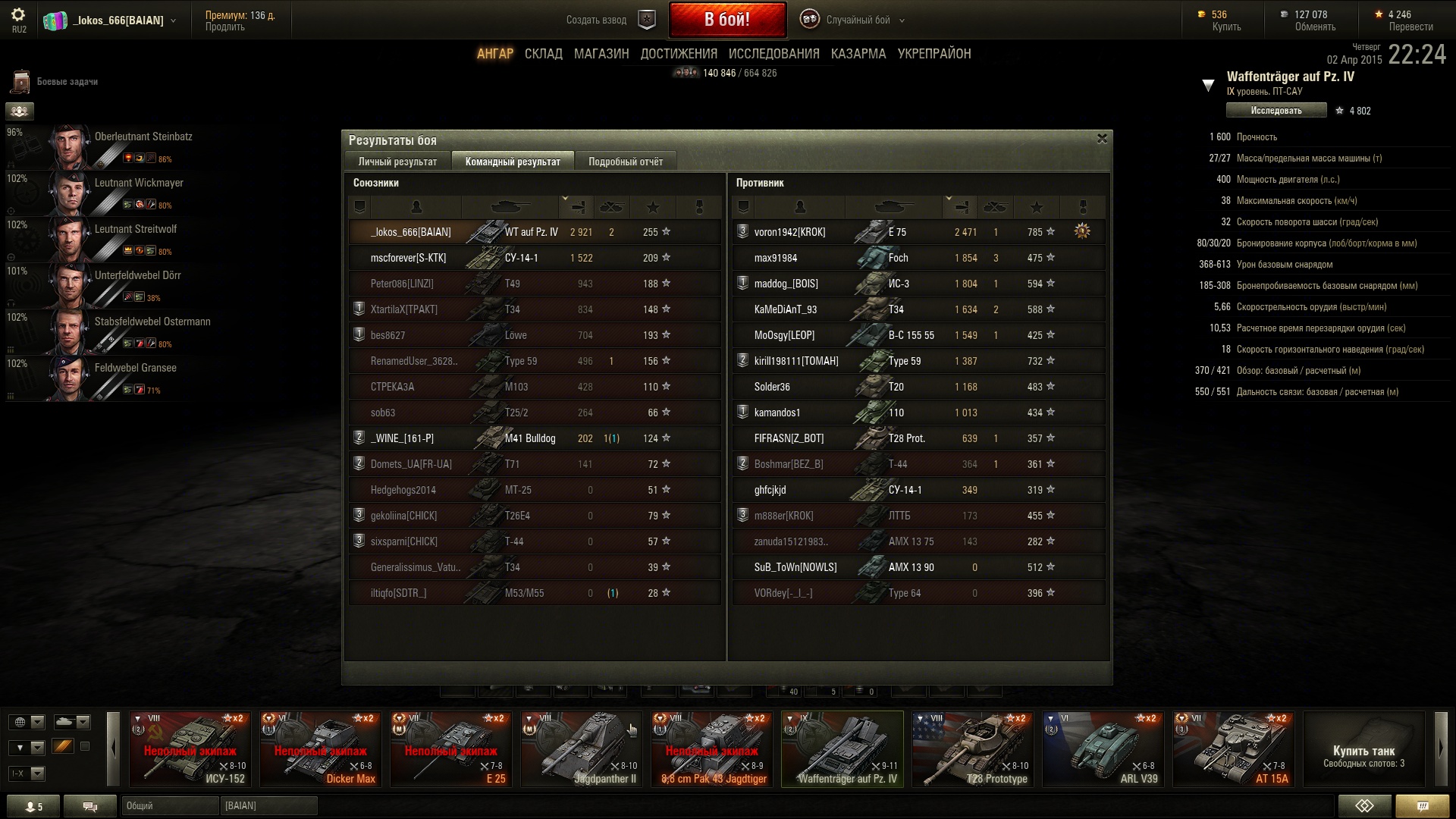Open the settings gear menu

[18, 15]
